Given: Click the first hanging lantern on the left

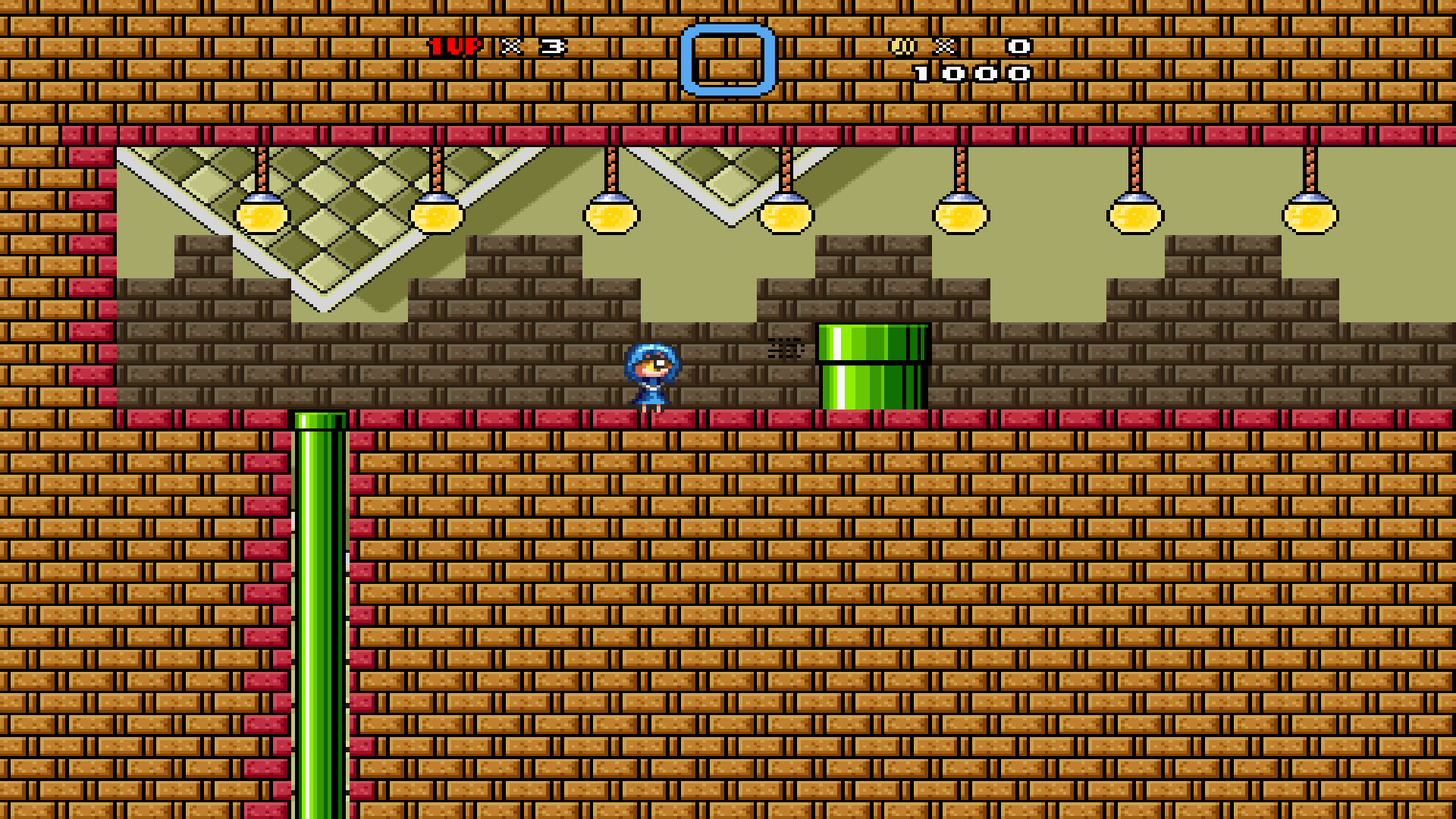Looking at the screenshot, I should tap(261, 216).
